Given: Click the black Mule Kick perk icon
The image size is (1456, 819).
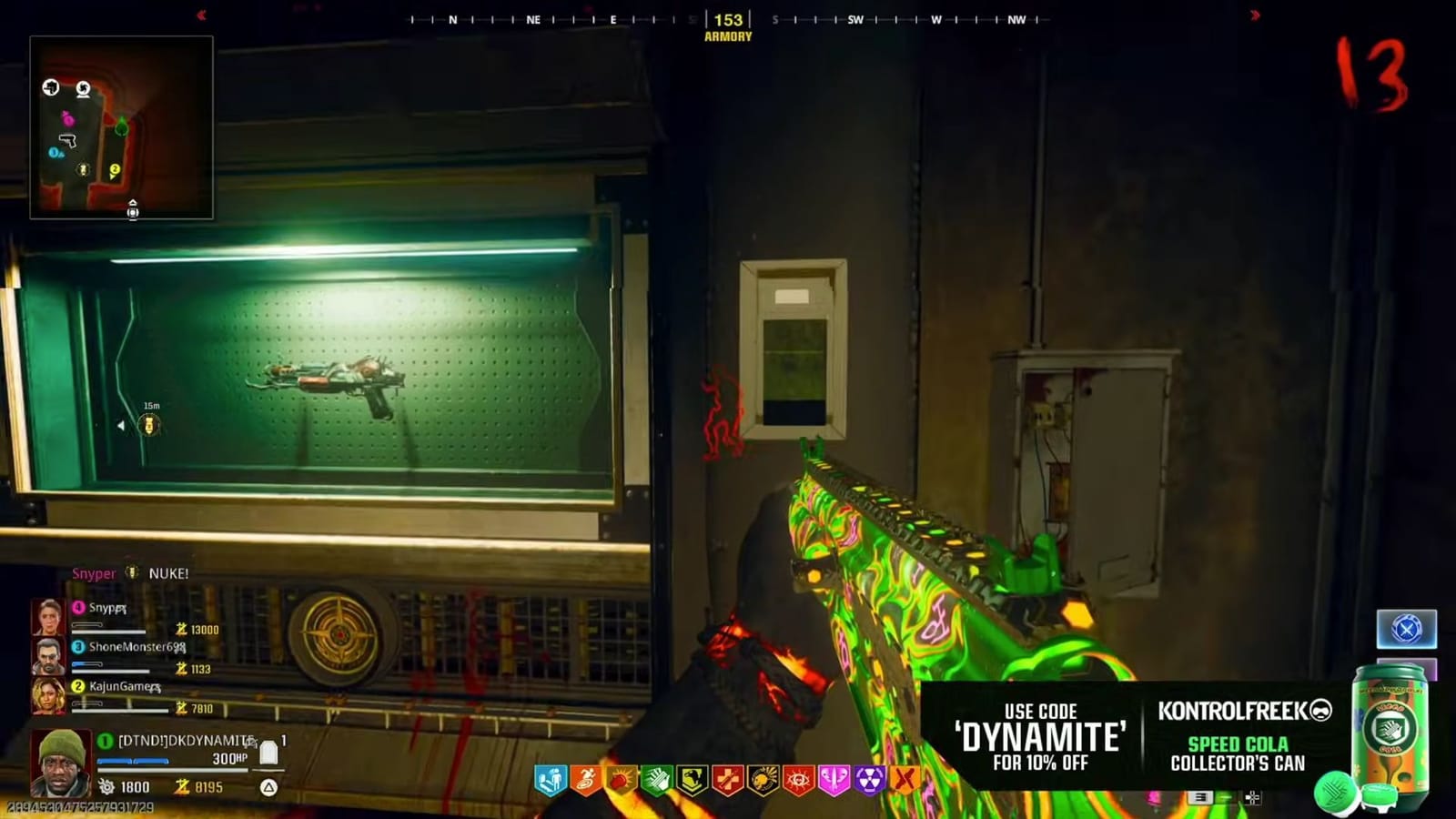Looking at the screenshot, I should click(x=693, y=779).
